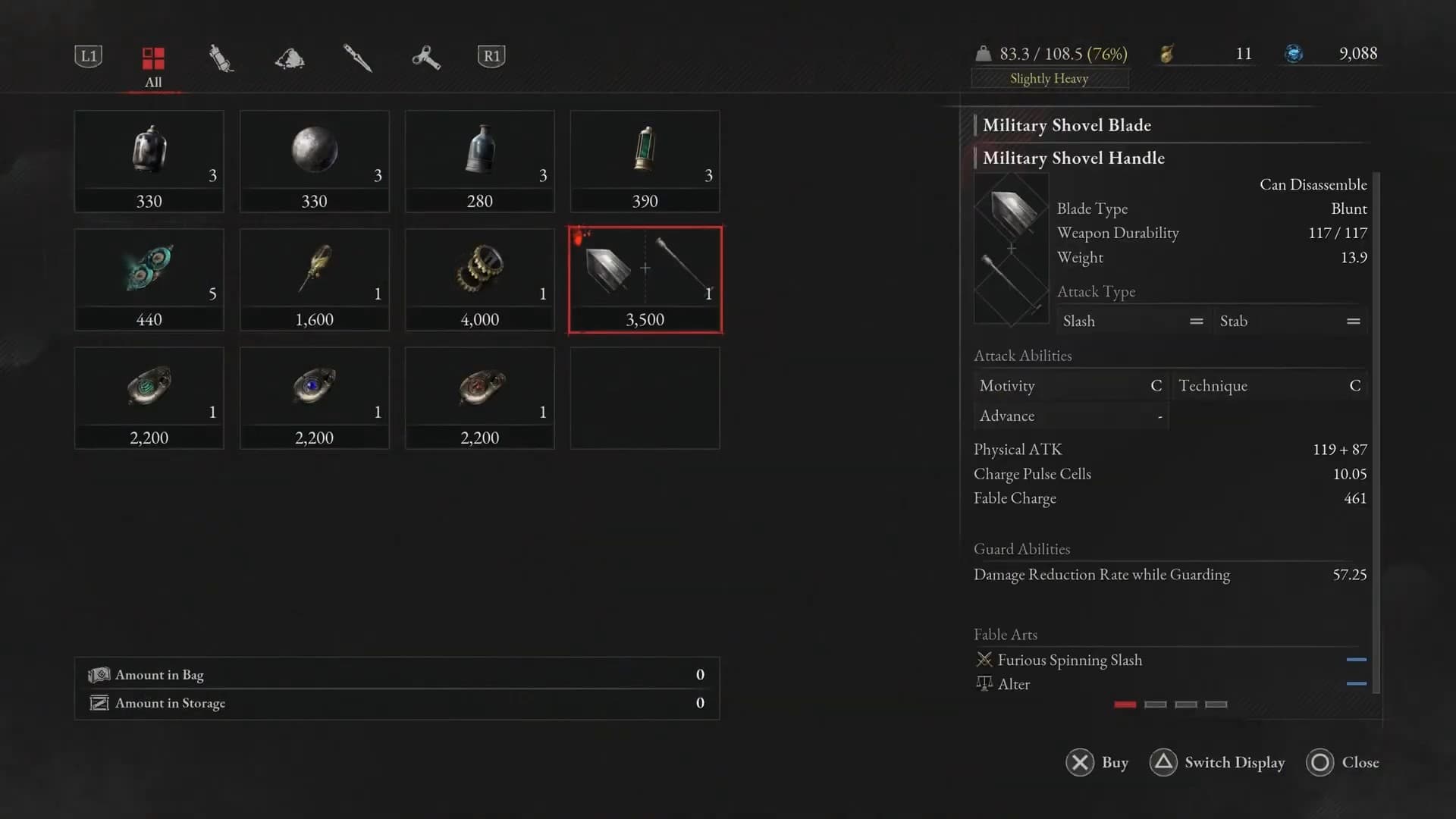The image size is (1456, 819).
Task: Select the Military Shovel Blade header
Action: pos(1066,125)
